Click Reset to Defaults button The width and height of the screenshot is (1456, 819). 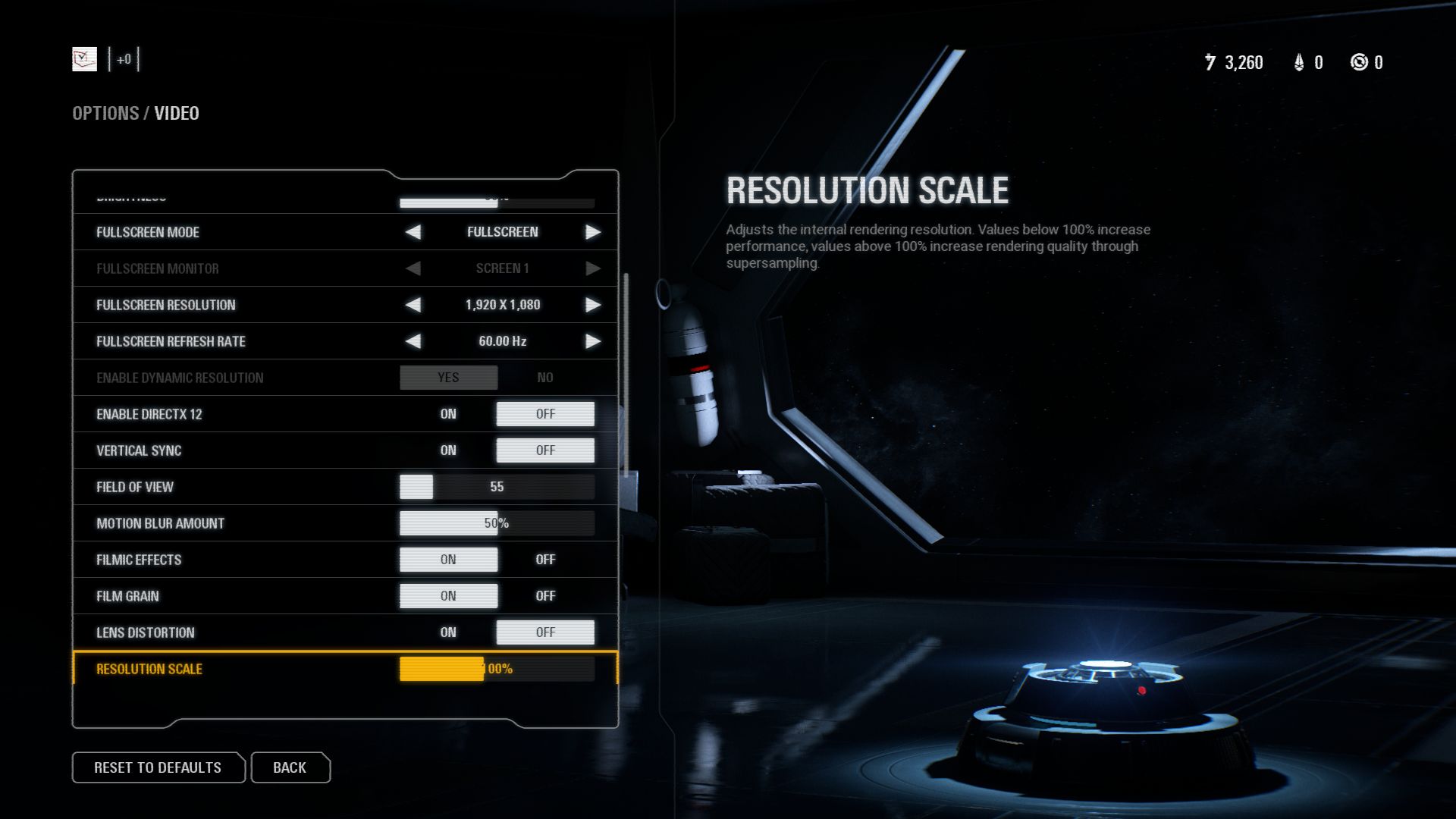(x=158, y=767)
